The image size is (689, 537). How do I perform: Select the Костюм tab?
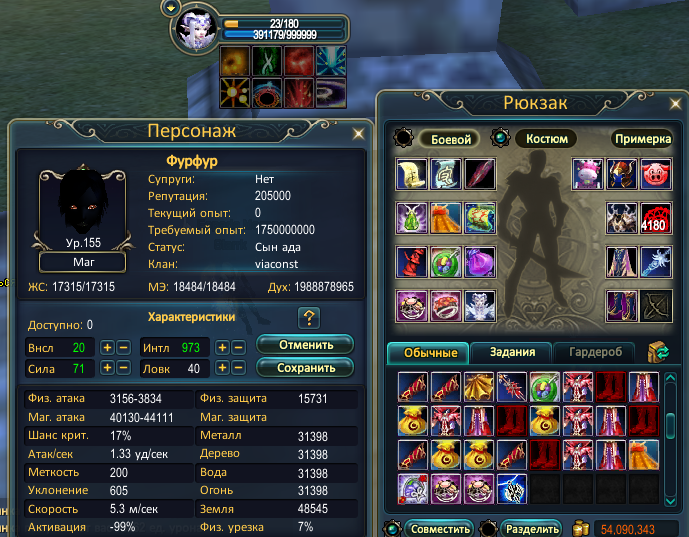[x=546, y=139]
